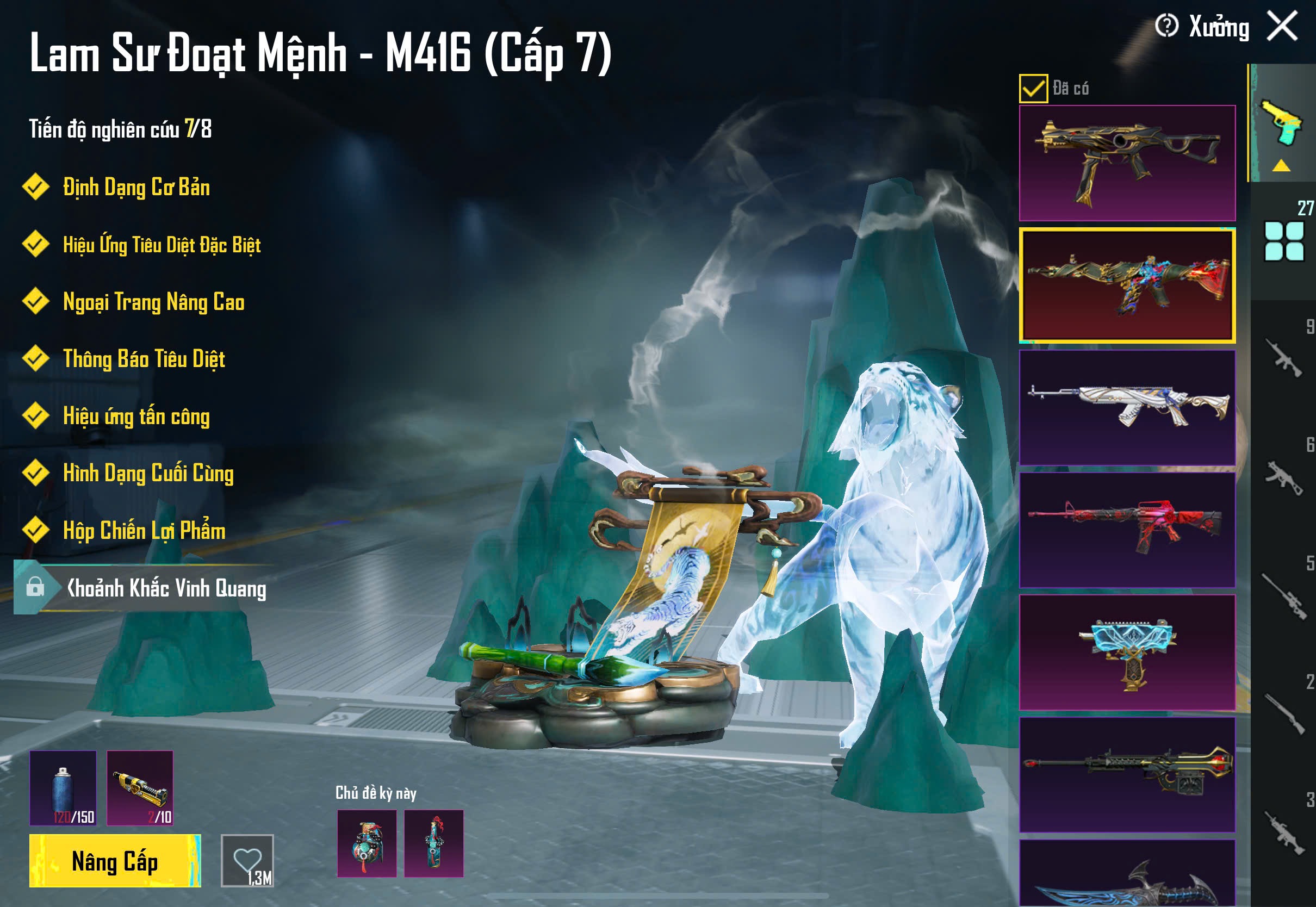View the Hình Dạng Cuối Cùng stage
The width and height of the screenshot is (1316, 907).
pos(148,473)
